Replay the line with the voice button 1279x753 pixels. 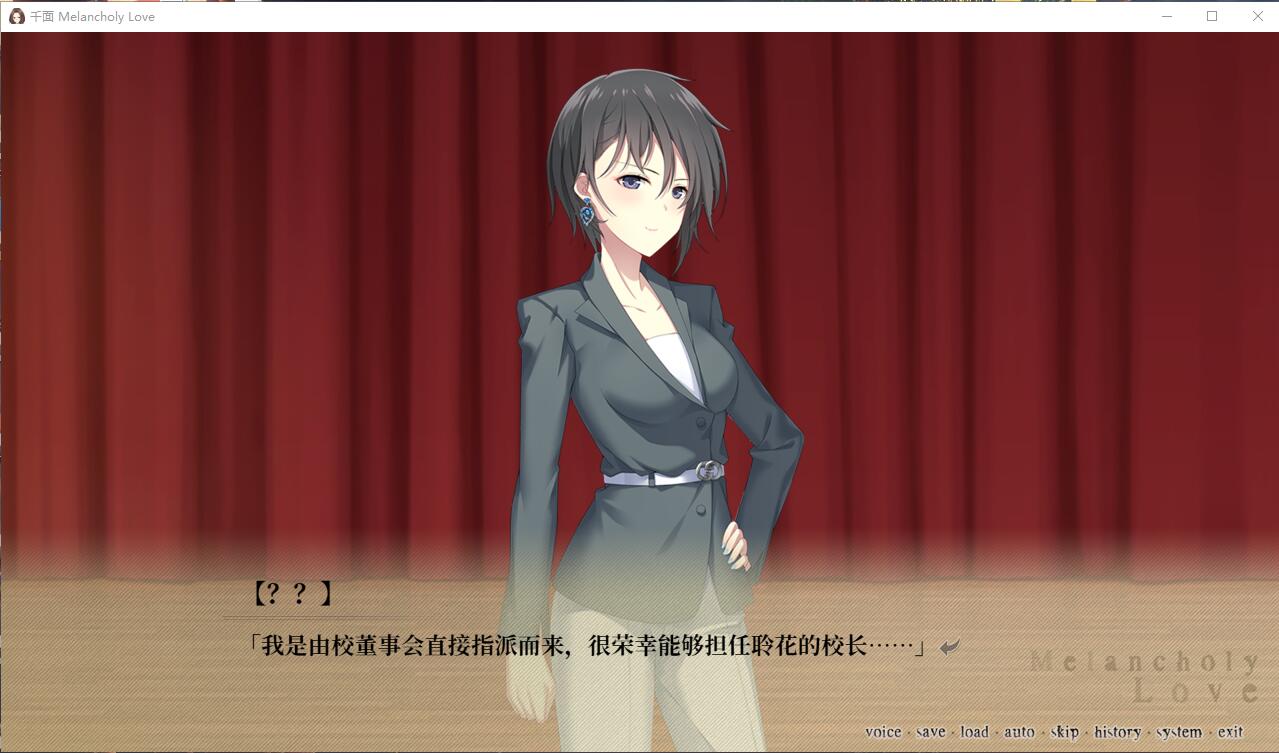pos(882,732)
